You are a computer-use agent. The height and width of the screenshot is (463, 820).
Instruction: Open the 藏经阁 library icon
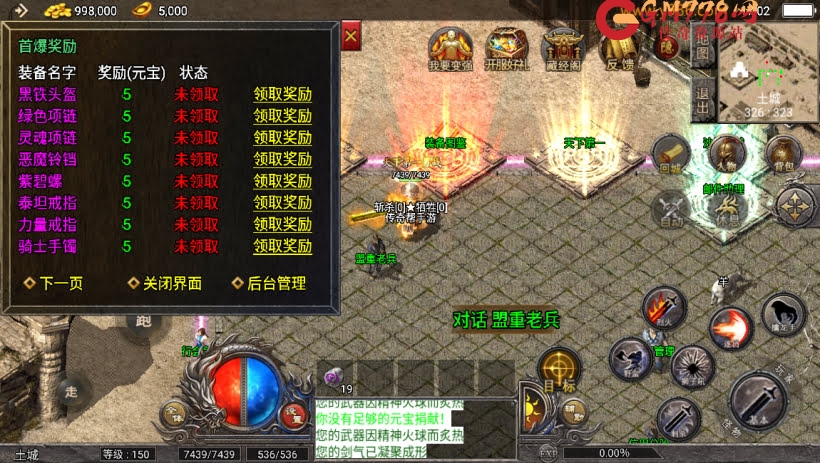[562, 47]
